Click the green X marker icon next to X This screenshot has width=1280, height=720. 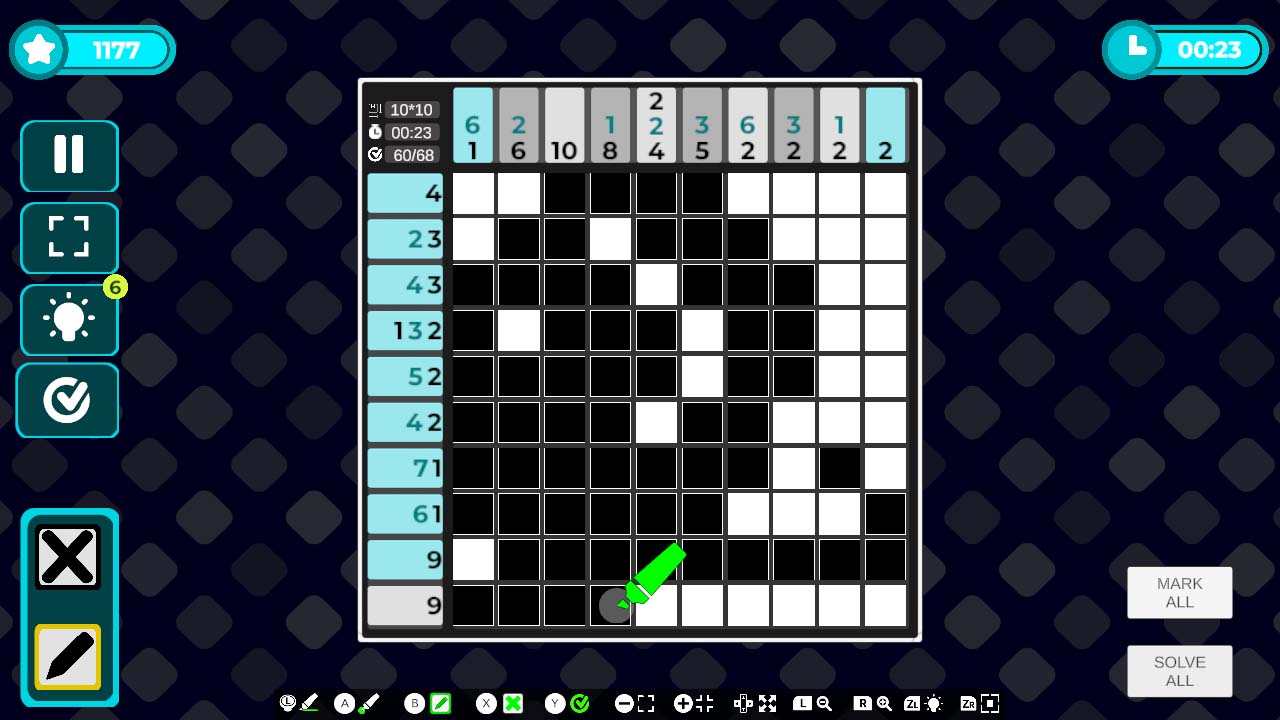point(513,703)
